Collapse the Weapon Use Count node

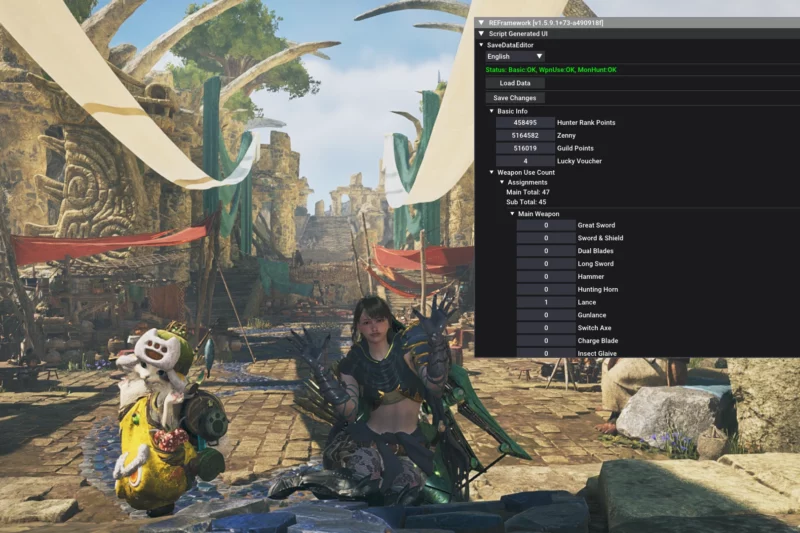pos(492,173)
